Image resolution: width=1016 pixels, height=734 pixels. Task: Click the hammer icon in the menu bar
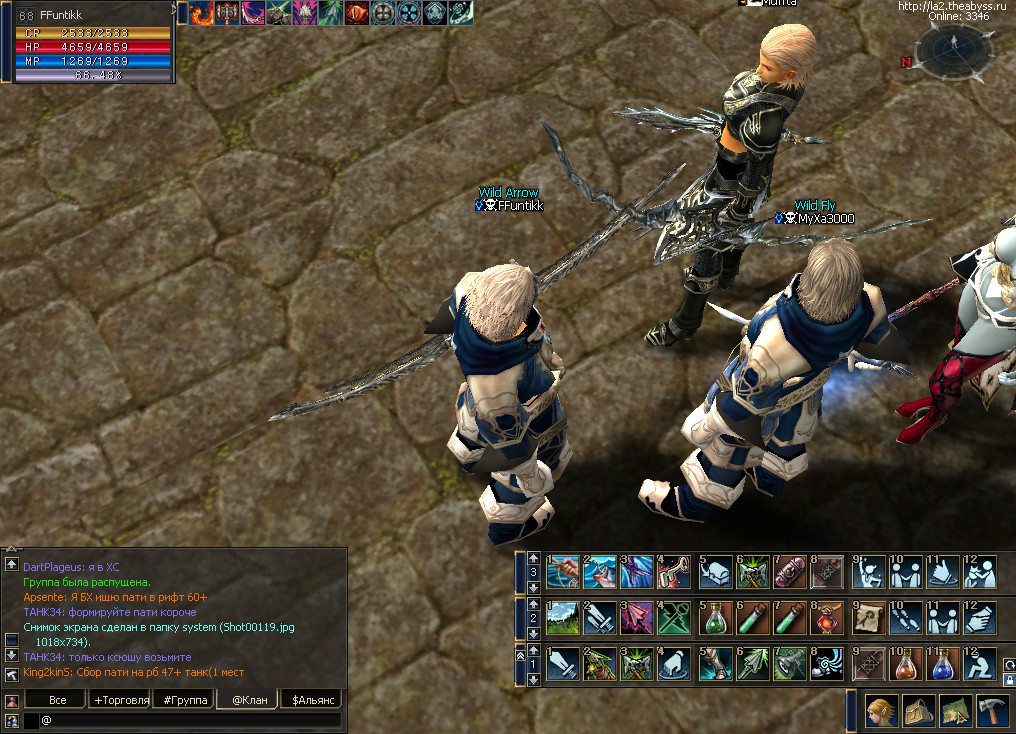tap(993, 710)
